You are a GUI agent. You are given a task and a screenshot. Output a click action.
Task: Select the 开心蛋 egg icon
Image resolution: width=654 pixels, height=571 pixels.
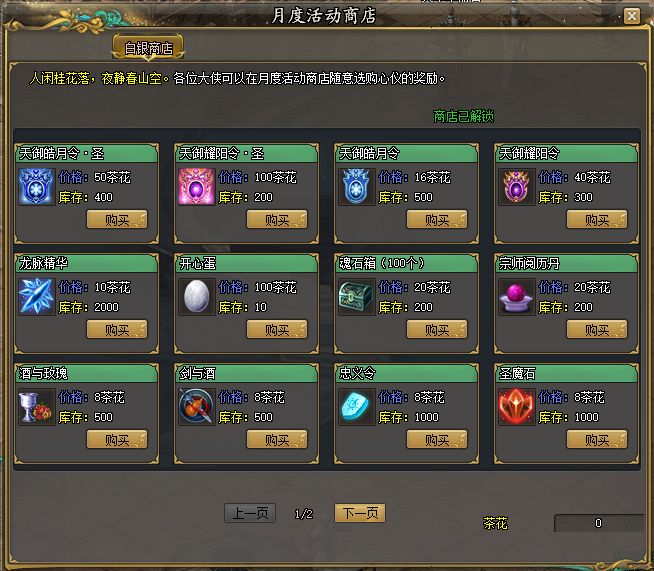[x=196, y=297]
